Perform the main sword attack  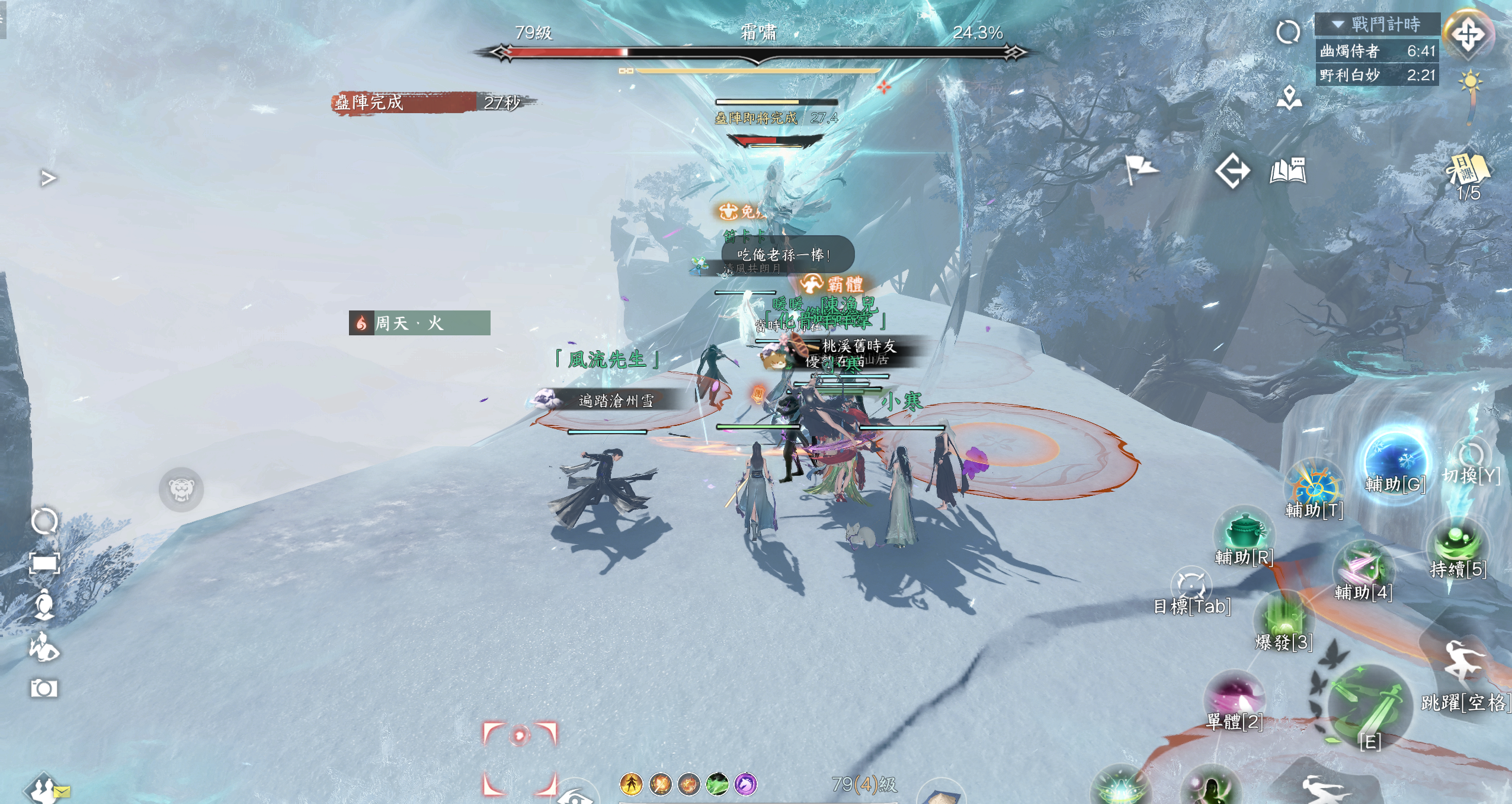[1369, 705]
